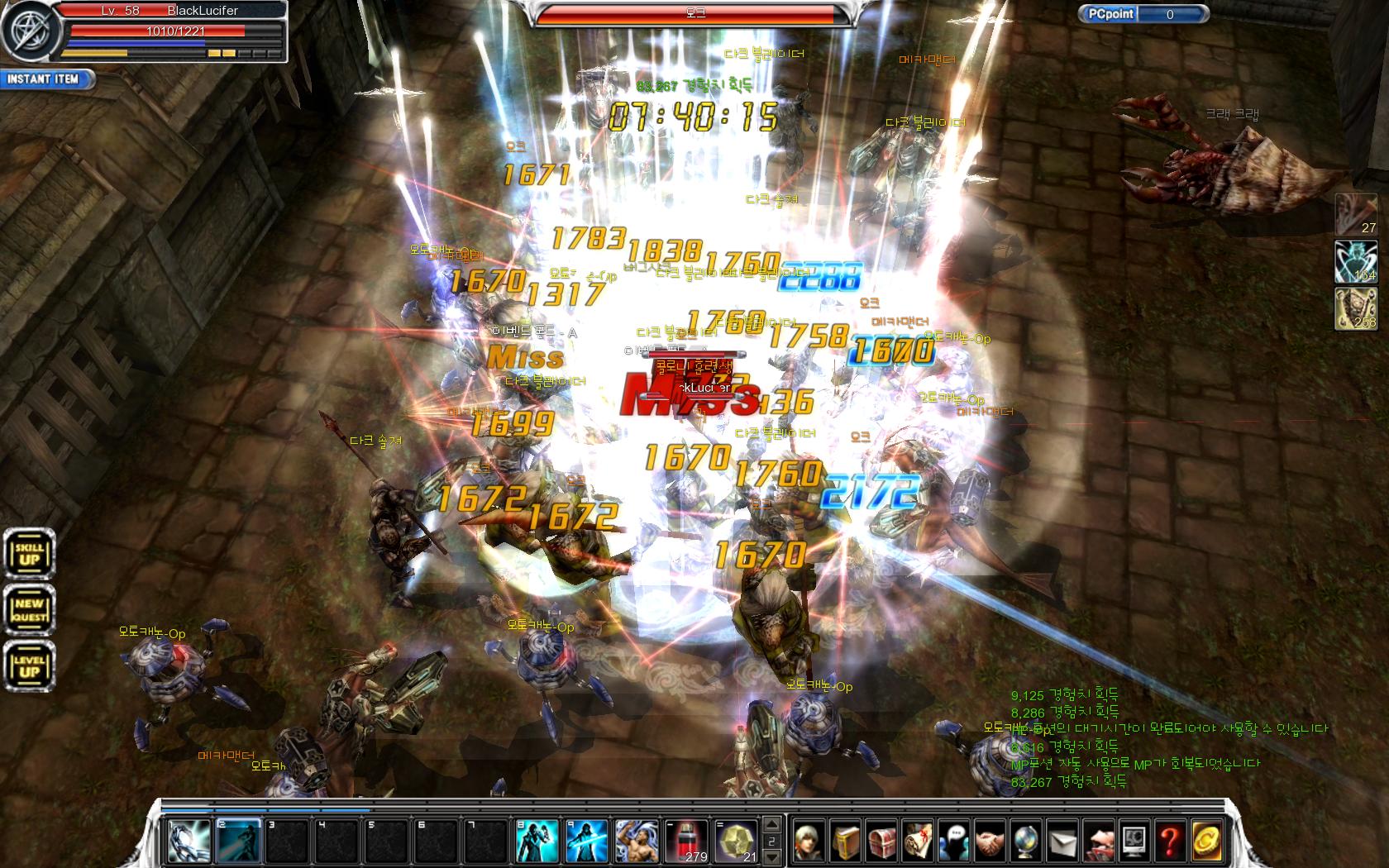Open the envelope mail icon
This screenshot has width=1389, height=868.
click(x=1062, y=842)
